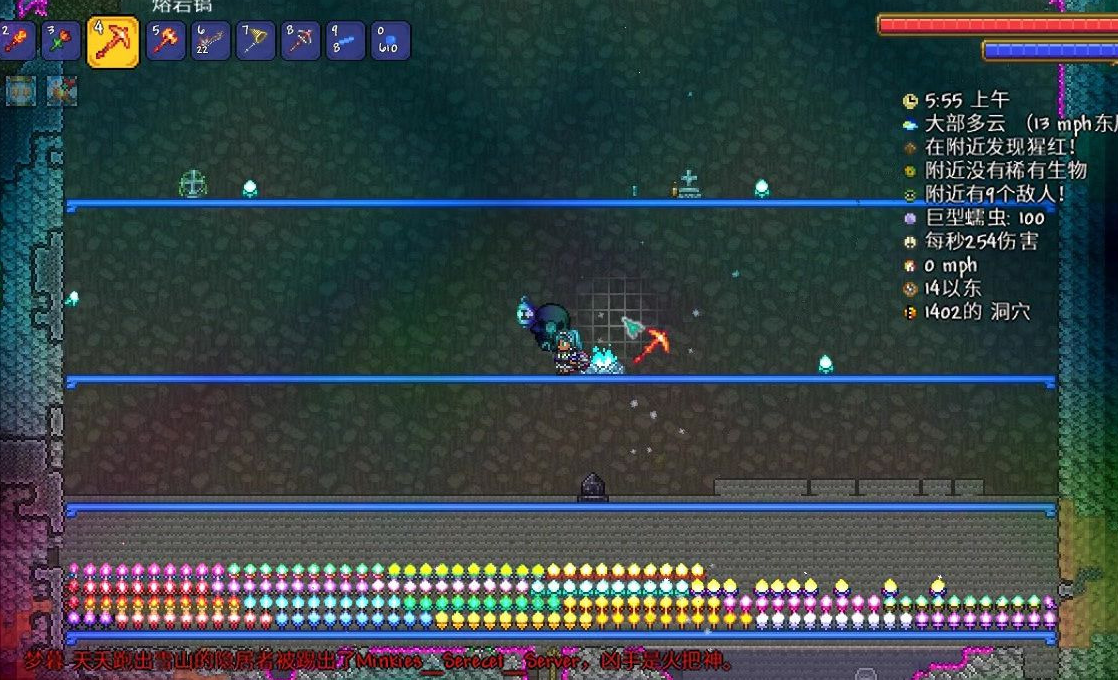Select the blue item in hotbar slot 9

point(345,41)
